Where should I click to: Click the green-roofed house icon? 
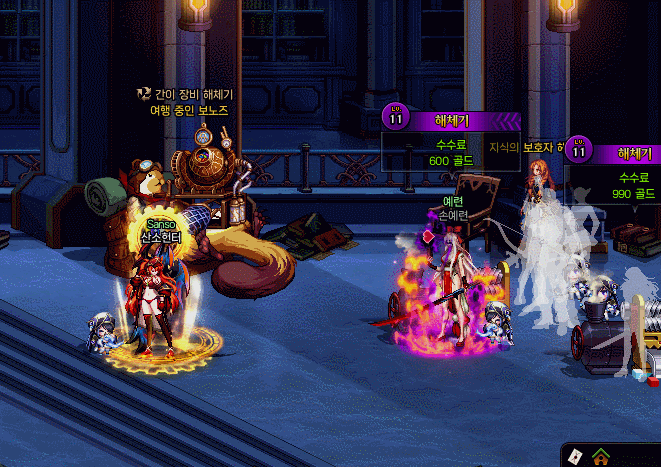coord(601,457)
